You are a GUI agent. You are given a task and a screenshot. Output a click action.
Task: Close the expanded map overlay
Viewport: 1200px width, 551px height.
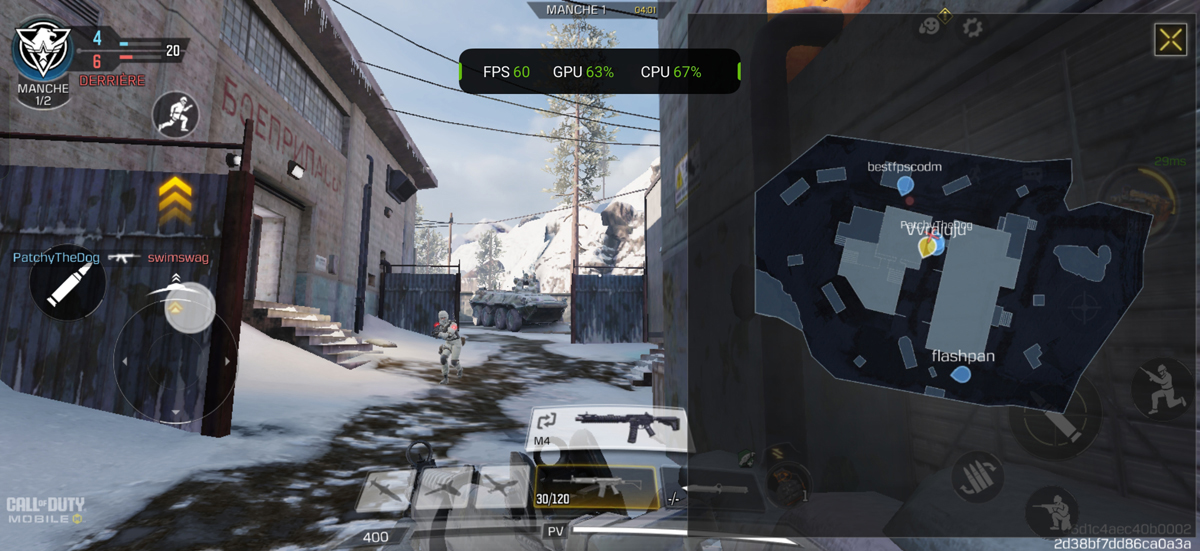(1170, 40)
